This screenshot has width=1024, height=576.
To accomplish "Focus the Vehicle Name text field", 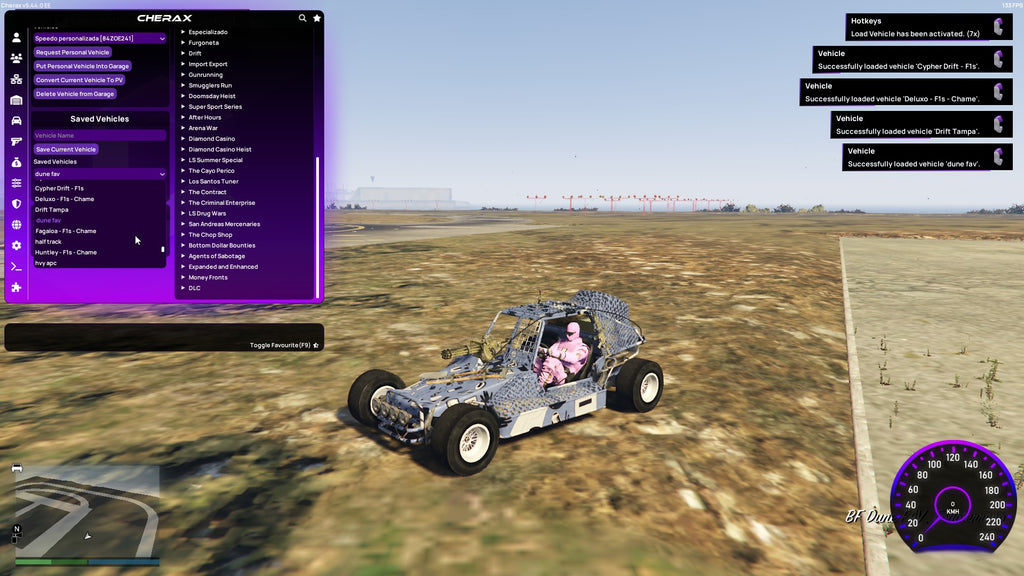I will pyautogui.click(x=99, y=135).
